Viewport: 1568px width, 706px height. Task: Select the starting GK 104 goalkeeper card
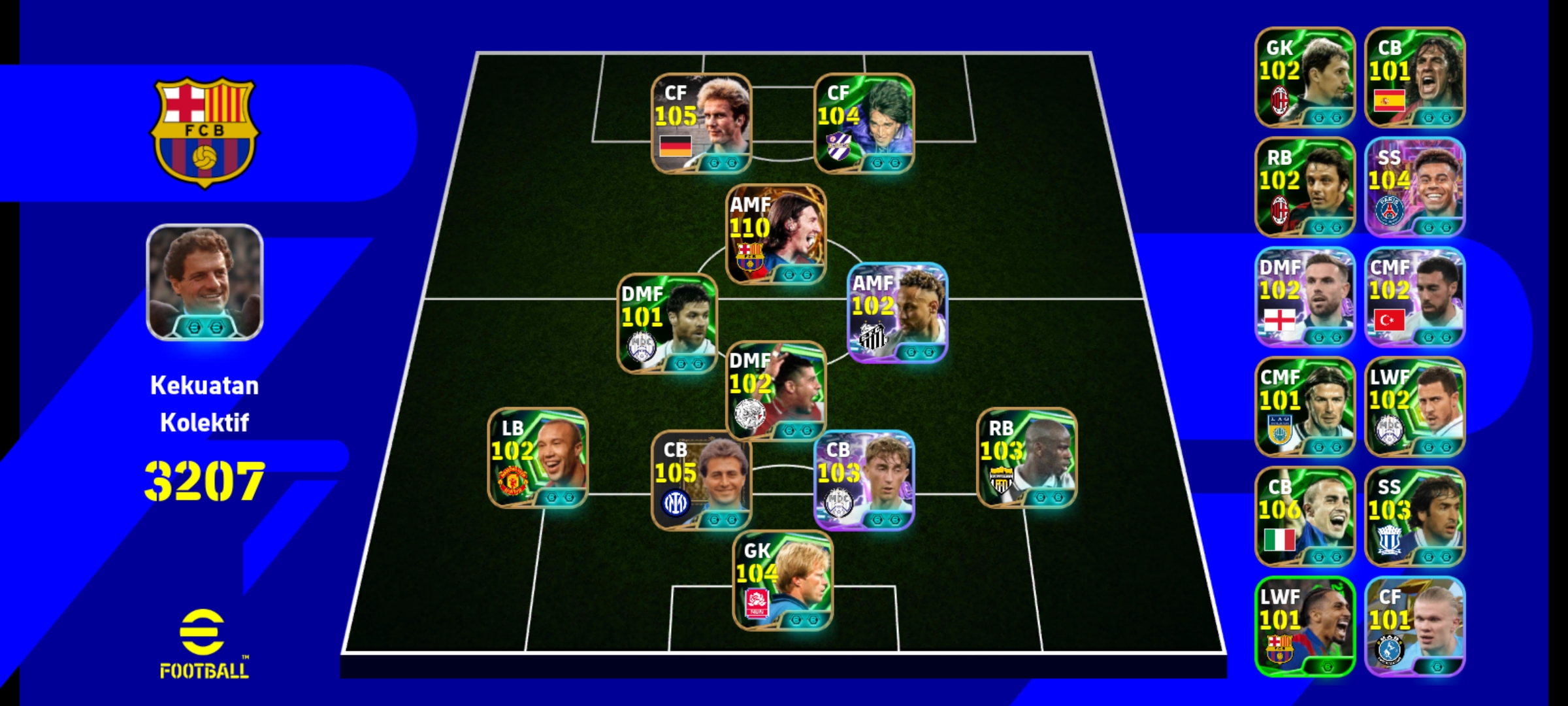pyautogui.click(x=782, y=580)
